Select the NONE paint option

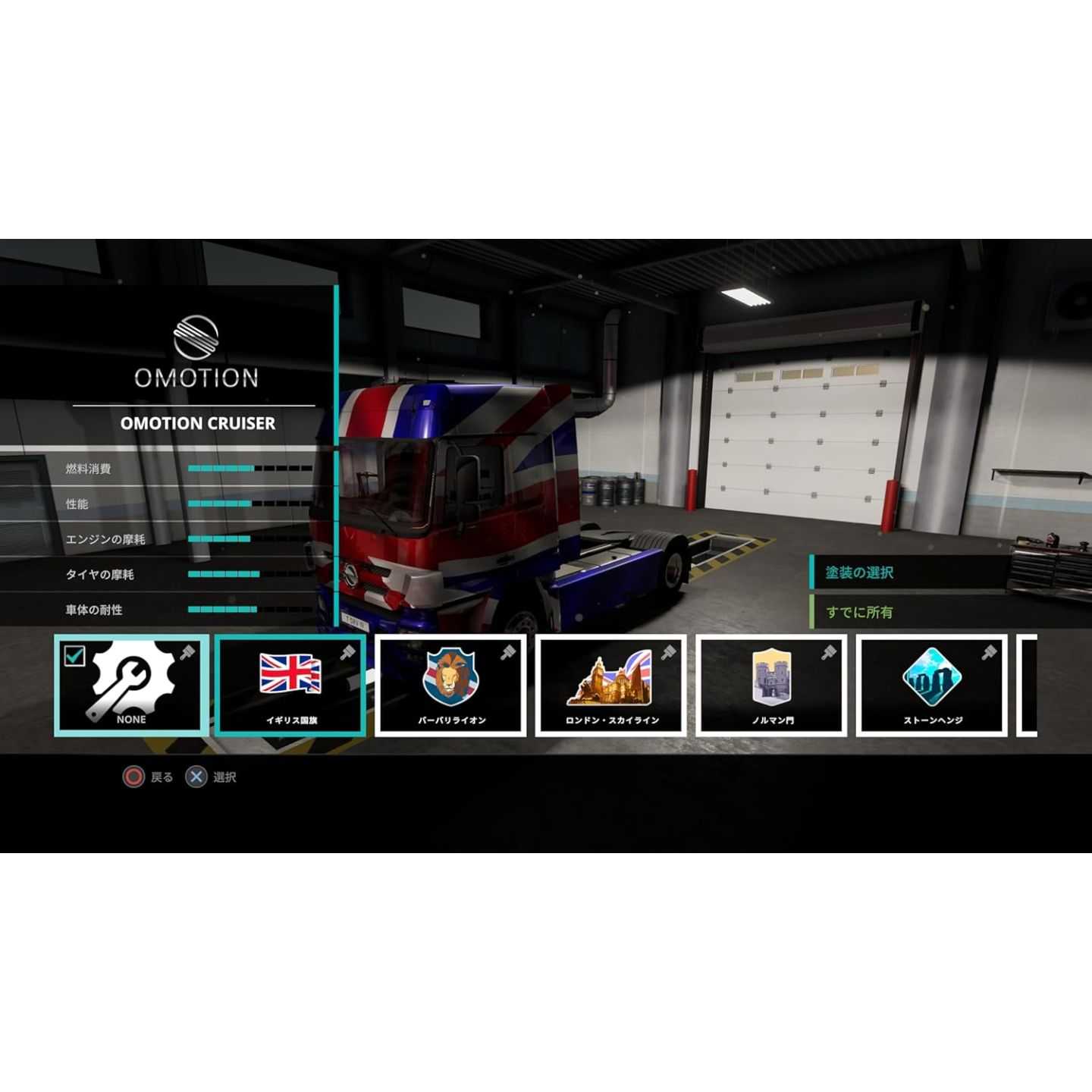131,686
